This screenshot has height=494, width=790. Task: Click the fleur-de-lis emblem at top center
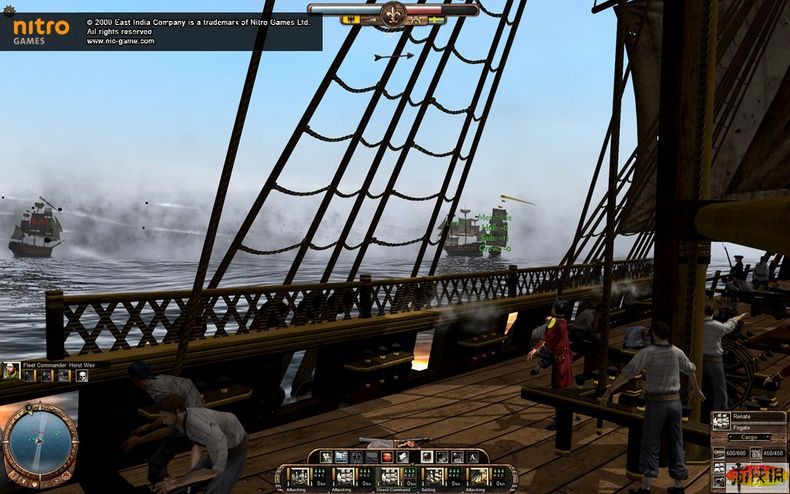point(393,12)
